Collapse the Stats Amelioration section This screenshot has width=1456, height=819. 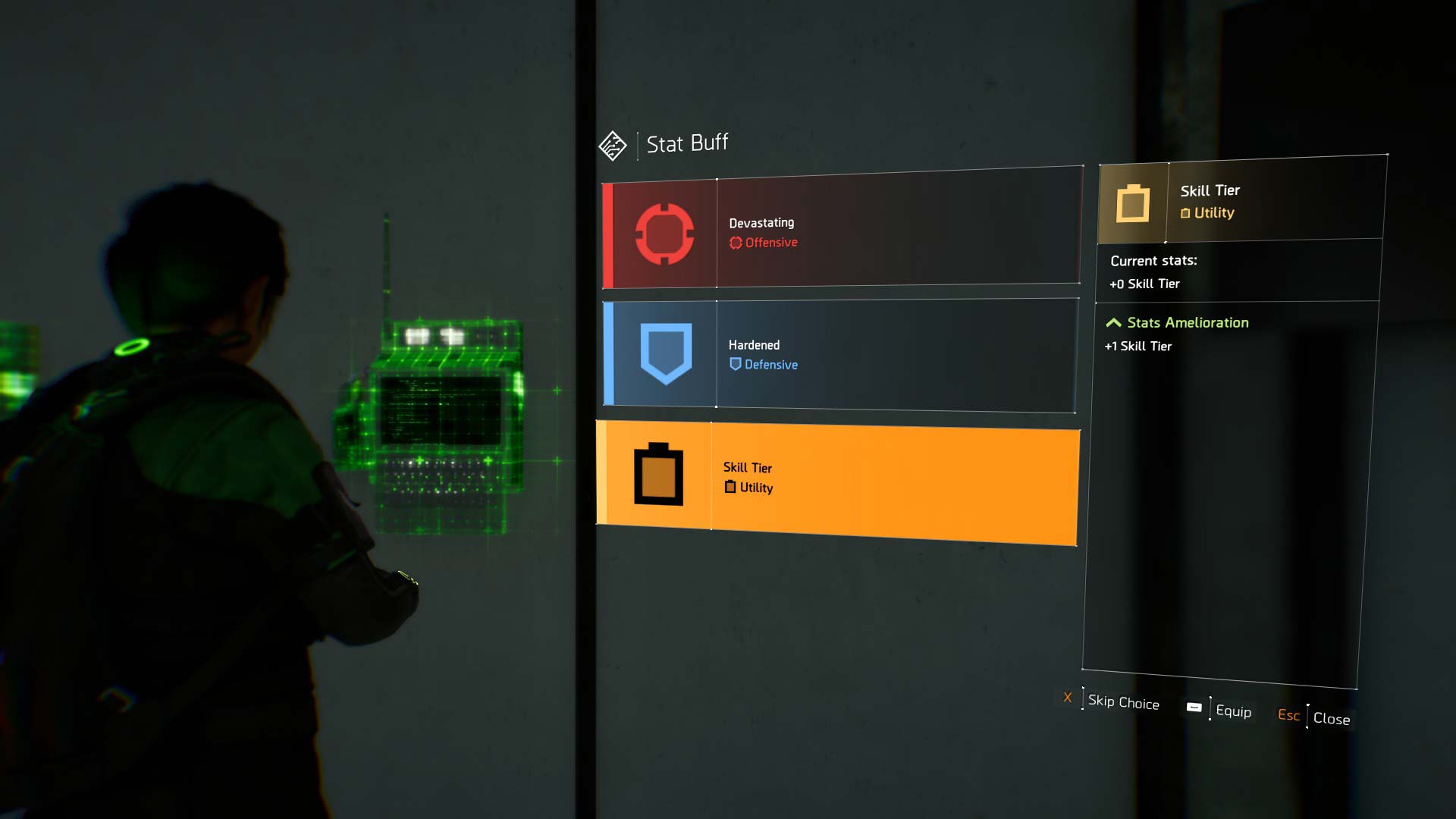tap(1114, 322)
